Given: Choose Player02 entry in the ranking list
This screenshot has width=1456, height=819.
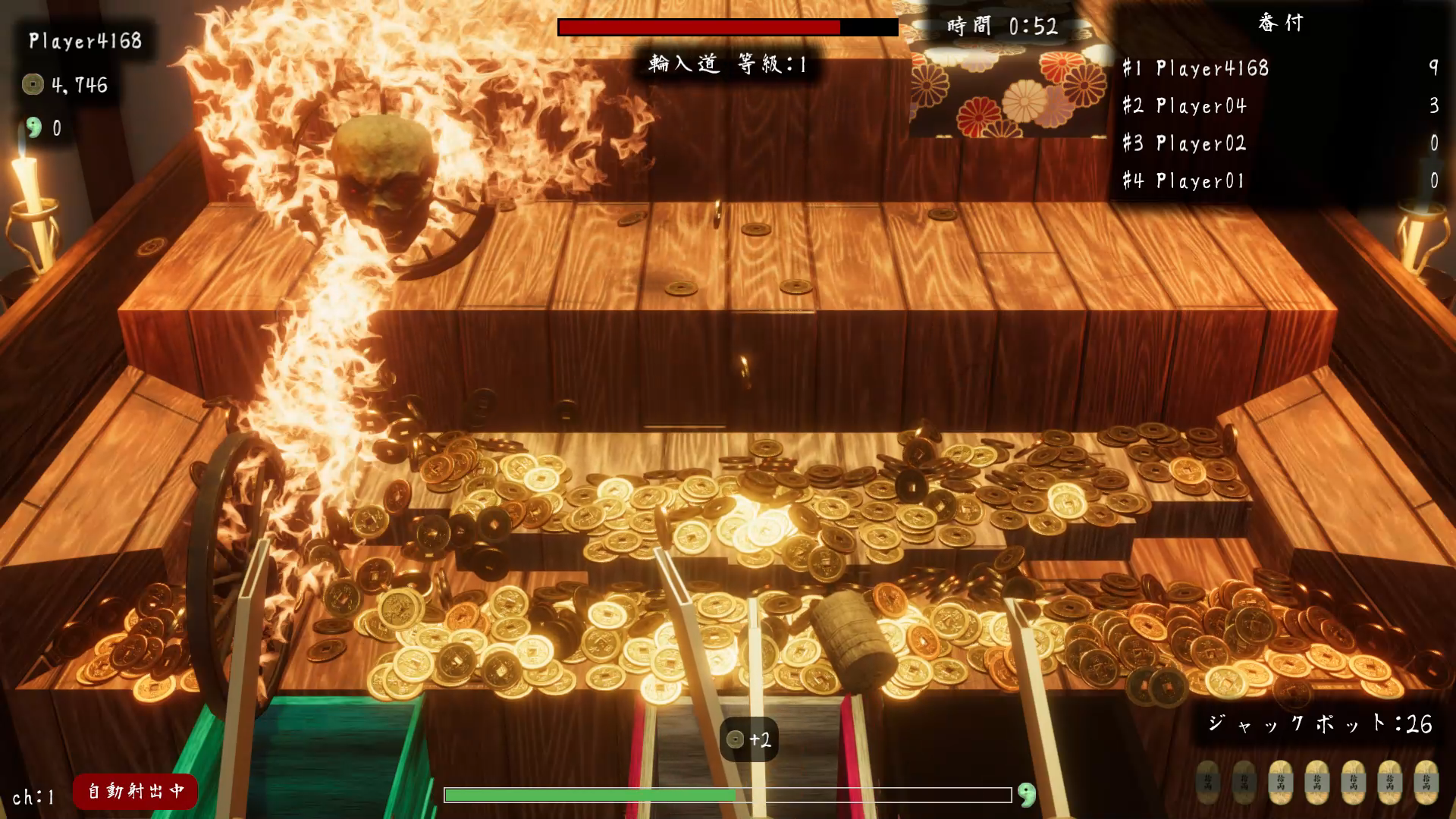Looking at the screenshot, I should pos(1279,143).
